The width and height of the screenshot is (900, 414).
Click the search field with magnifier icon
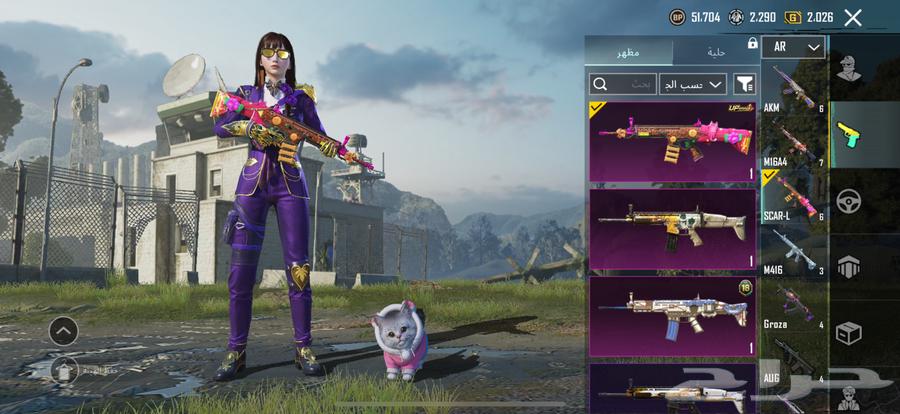pyautogui.click(x=623, y=84)
